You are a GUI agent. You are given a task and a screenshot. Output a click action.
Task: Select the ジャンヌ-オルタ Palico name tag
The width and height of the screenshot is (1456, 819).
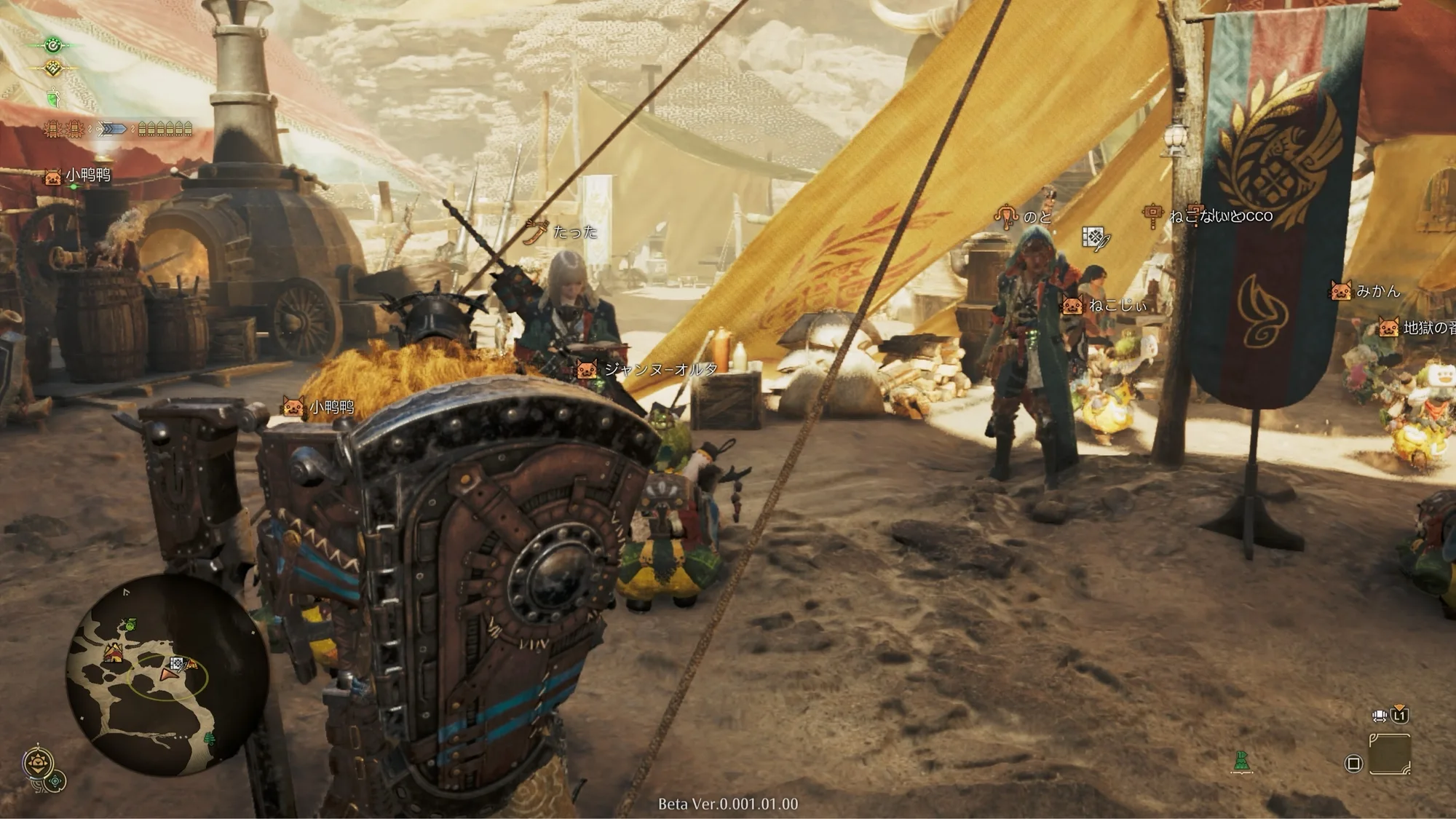(x=659, y=370)
